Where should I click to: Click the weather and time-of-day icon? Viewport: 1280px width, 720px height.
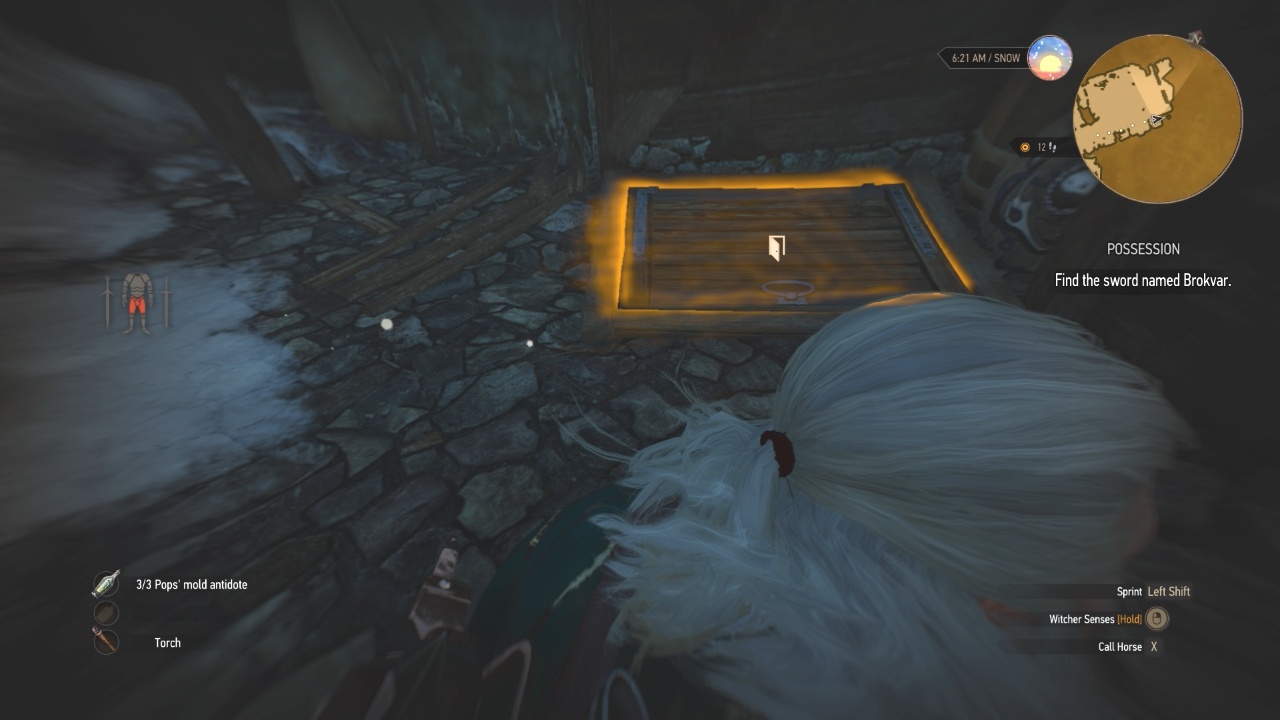click(x=1050, y=58)
